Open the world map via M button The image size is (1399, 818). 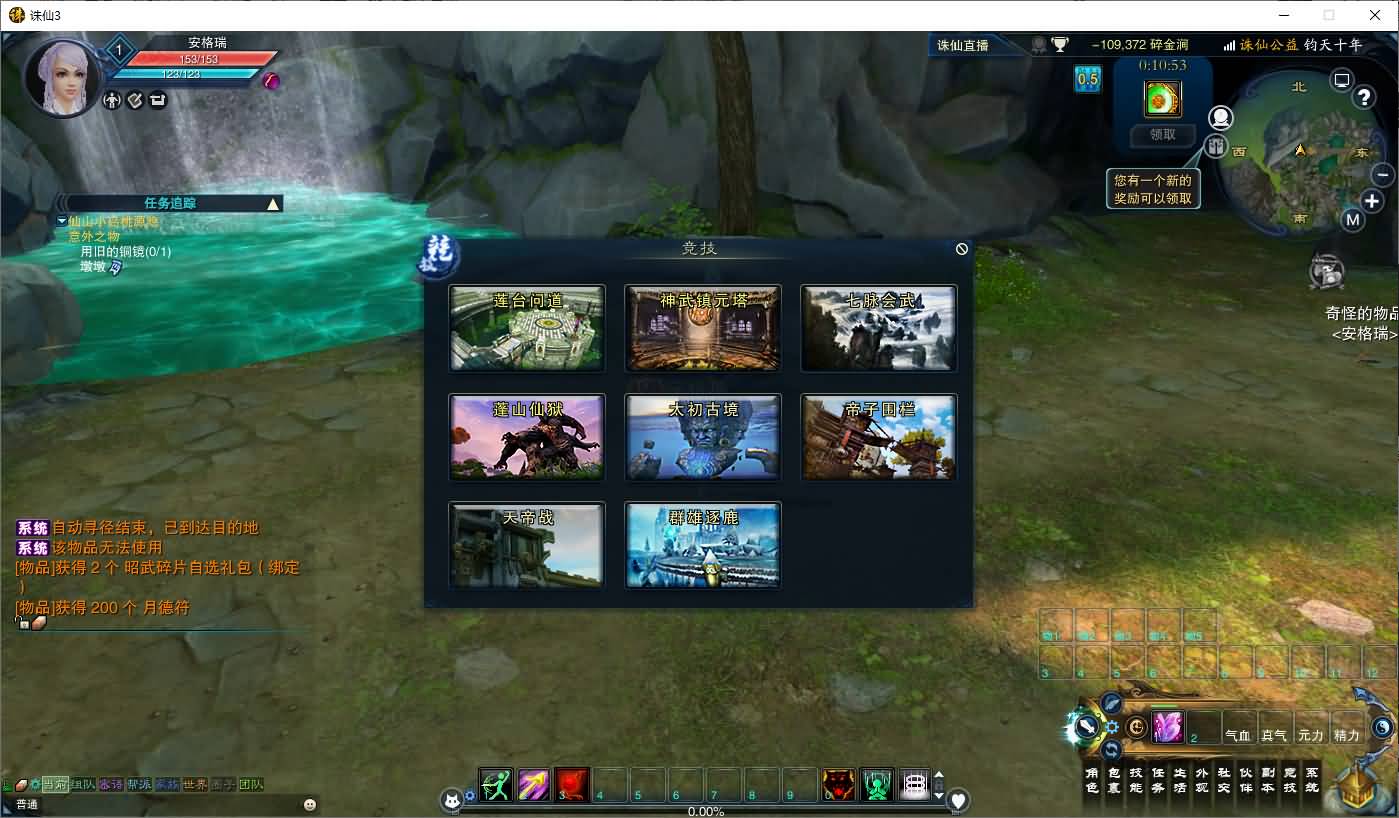click(1353, 220)
